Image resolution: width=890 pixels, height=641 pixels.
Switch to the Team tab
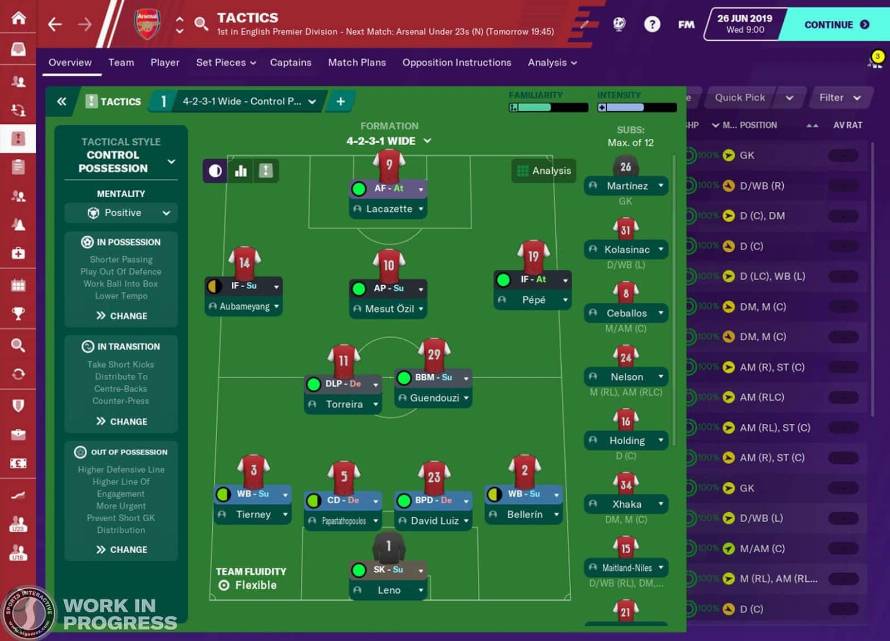(121, 62)
